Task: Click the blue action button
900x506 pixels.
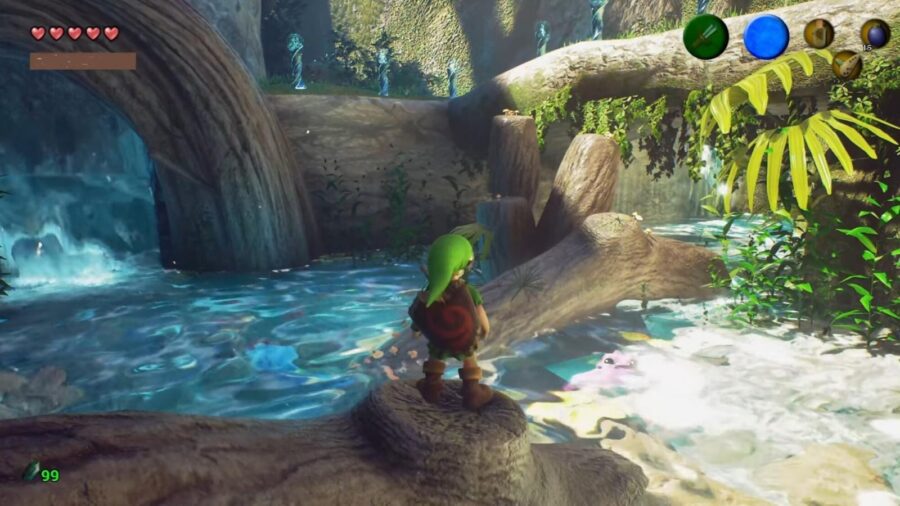Action: click(x=766, y=37)
